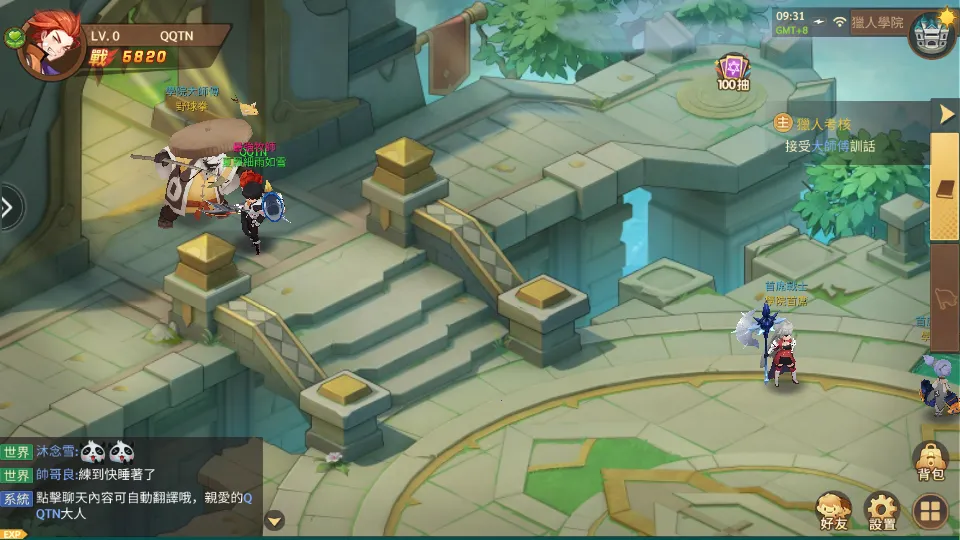Expand the chat box with the down arrow
The image size is (960, 540).
click(274, 520)
